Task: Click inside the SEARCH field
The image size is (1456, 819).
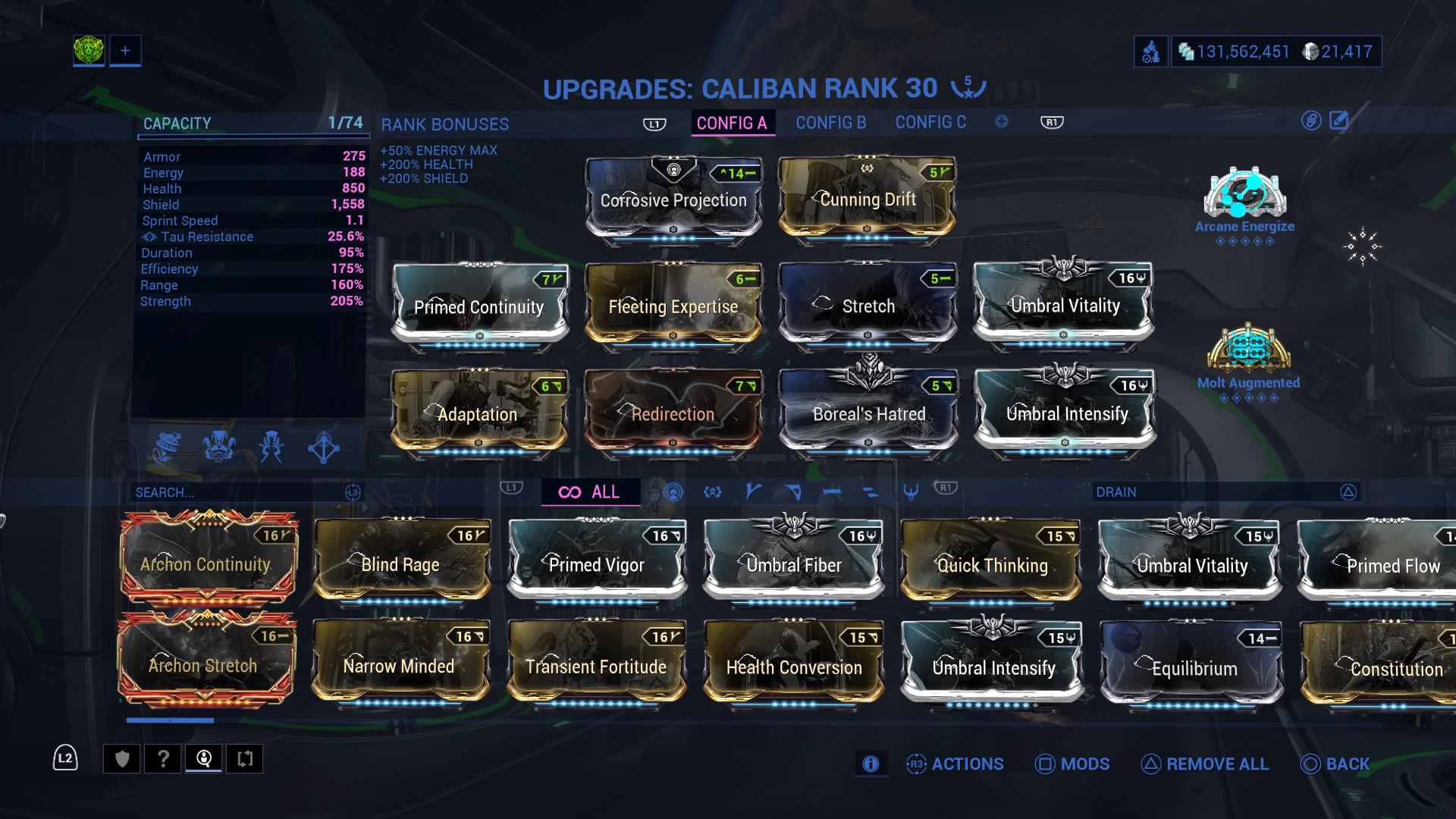Action: click(x=227, y=492)
